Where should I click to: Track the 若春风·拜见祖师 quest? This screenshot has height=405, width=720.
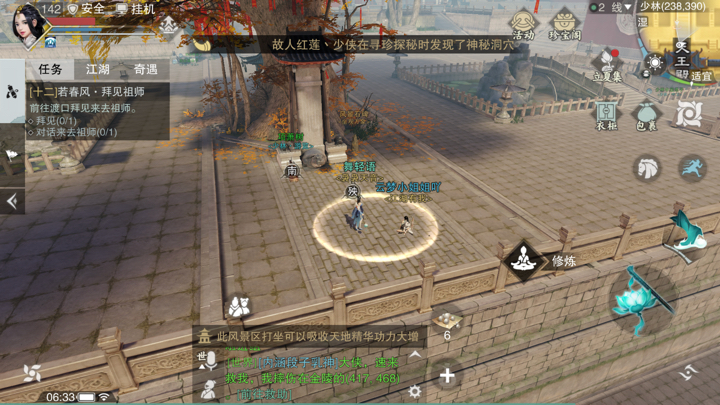pos(90,92)
